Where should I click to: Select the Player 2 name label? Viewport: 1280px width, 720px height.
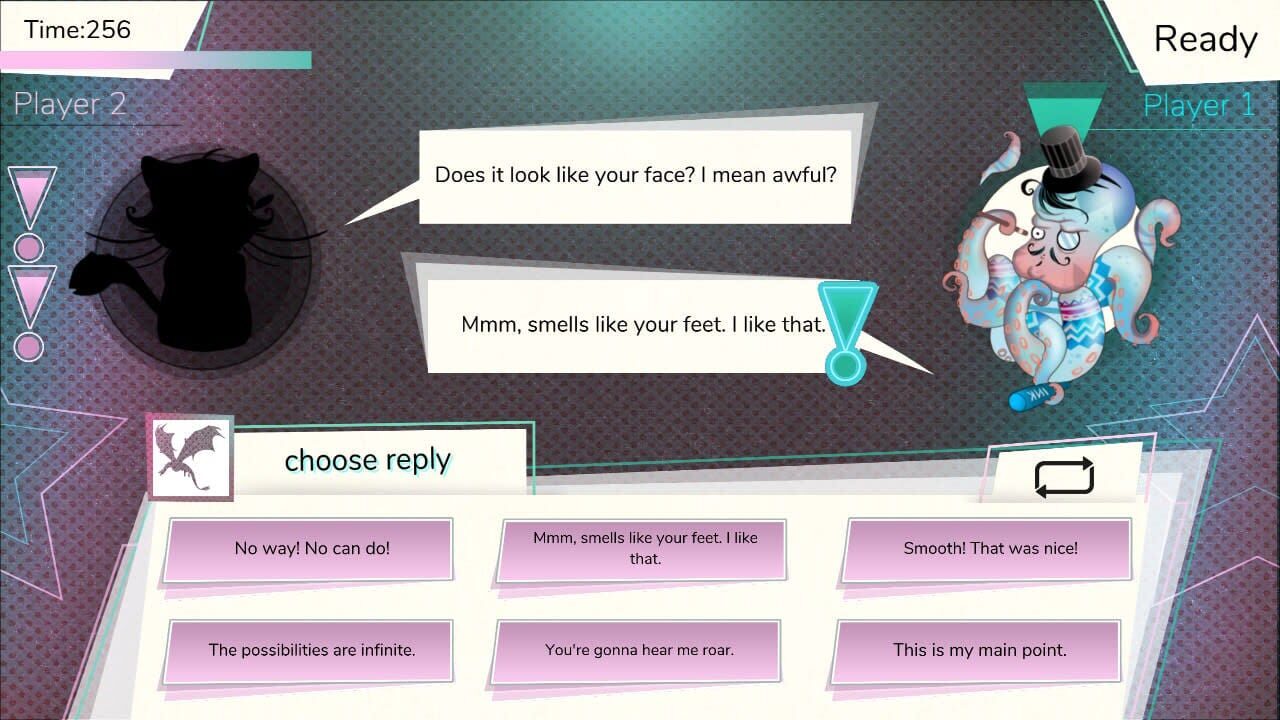[70, 104]
